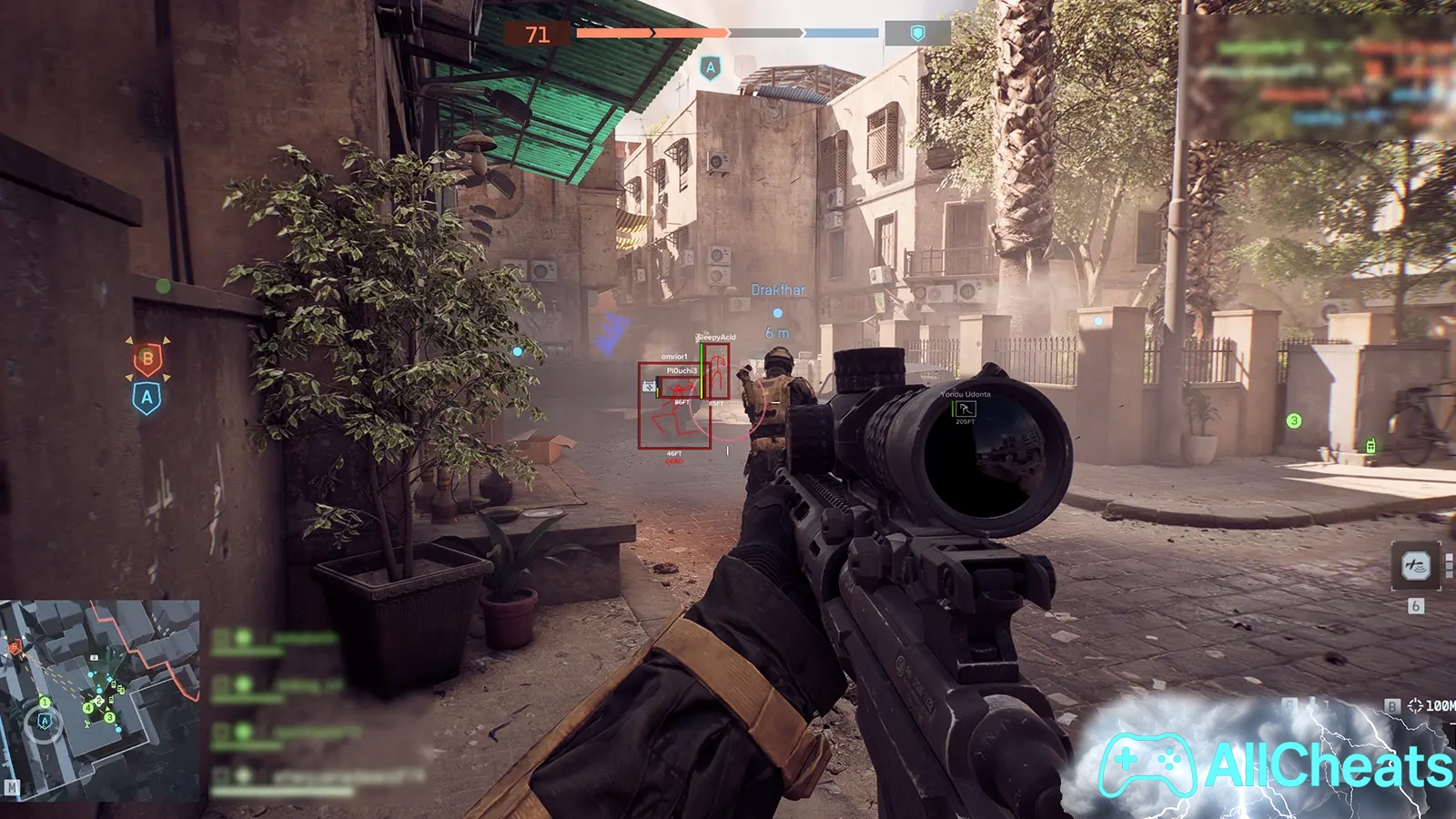Image resolution: width=1456 pixels, height=819 pixels.
Task: Click the blue A icon below B
Action: (147, 398)
